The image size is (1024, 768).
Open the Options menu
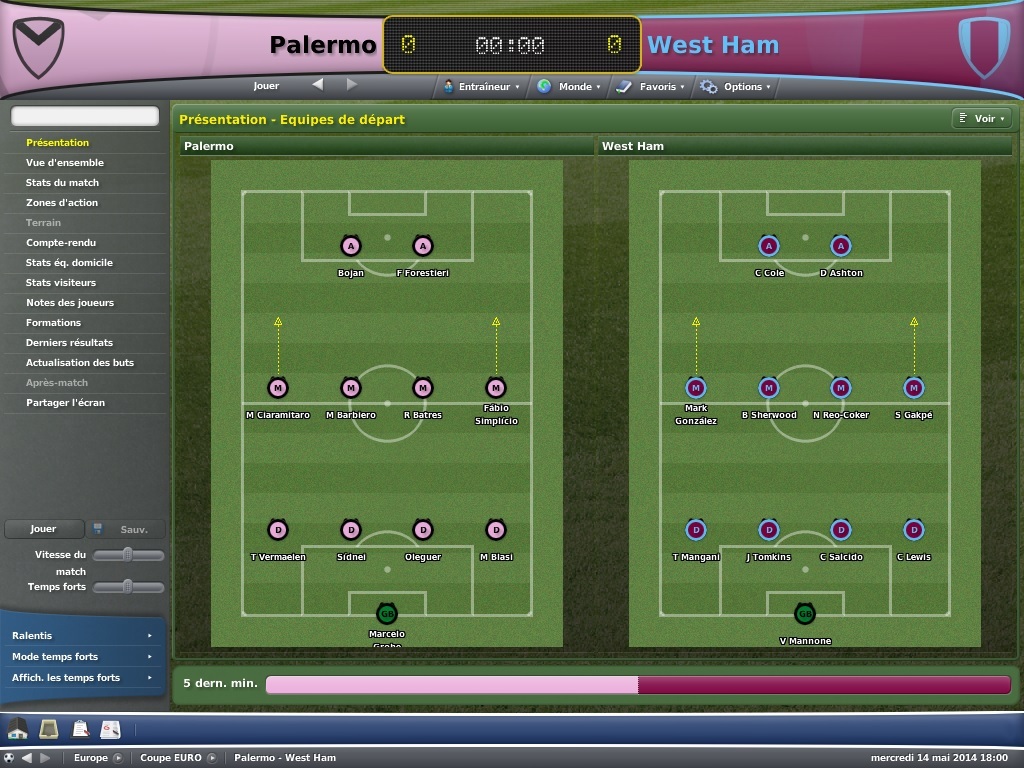pyautogui.click(x=737, y=87)
